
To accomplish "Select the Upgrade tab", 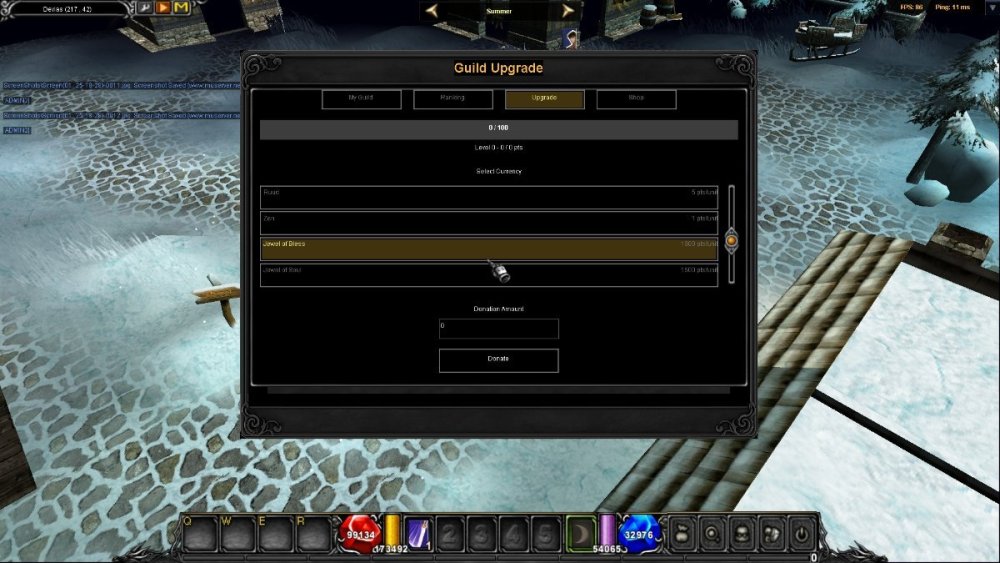I will pos(545,99).
